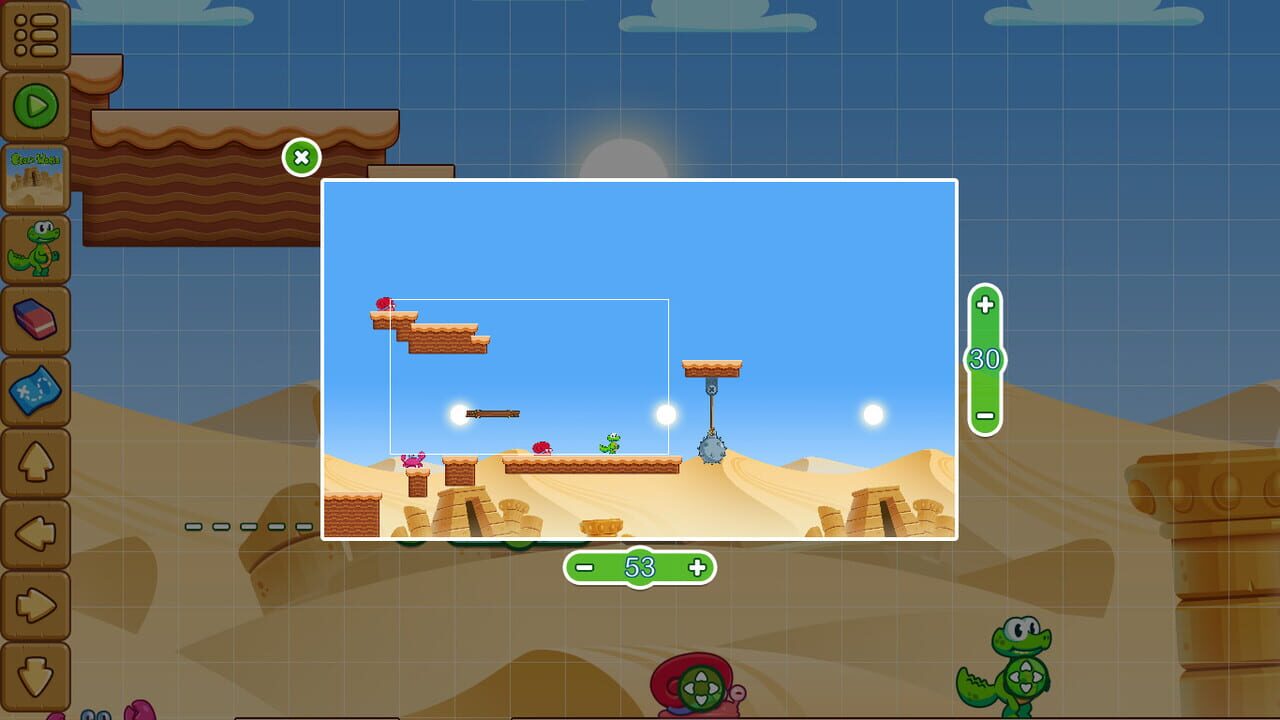Click the width value showing 53

[638, 567]
